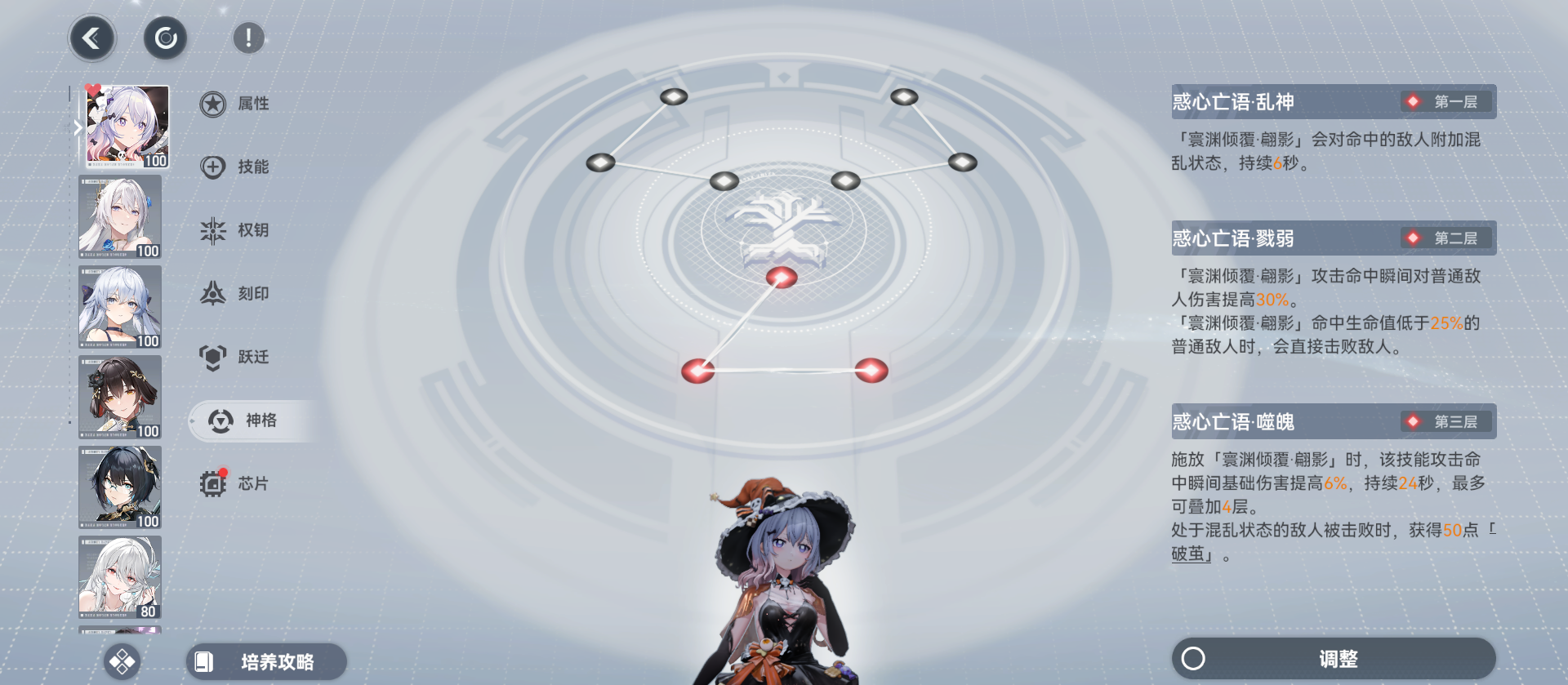
Task: Select the 属性 attributes menu icon
Action: 212,104
